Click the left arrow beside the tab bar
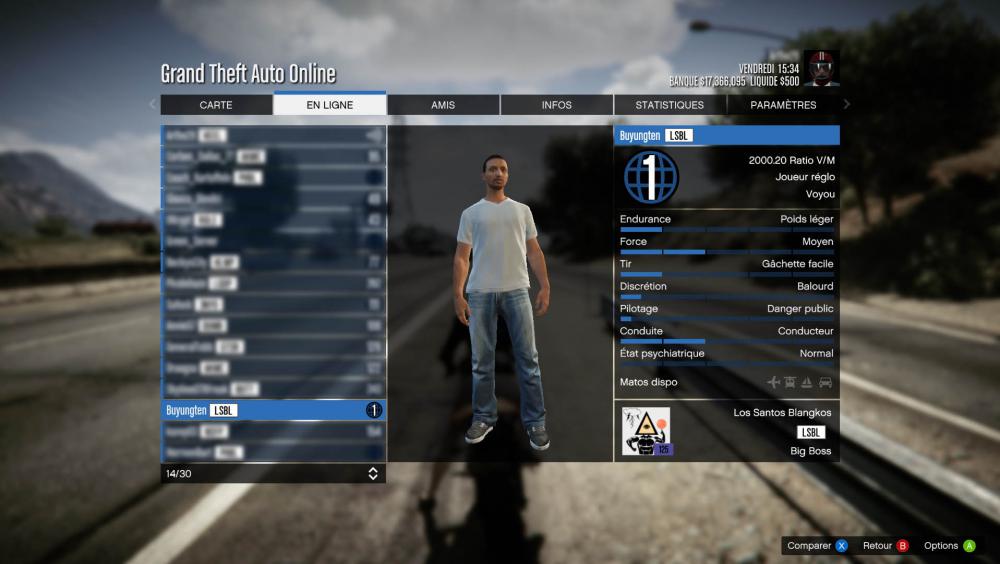Viewport: 1000px width, 564px height. pos(153,104)
